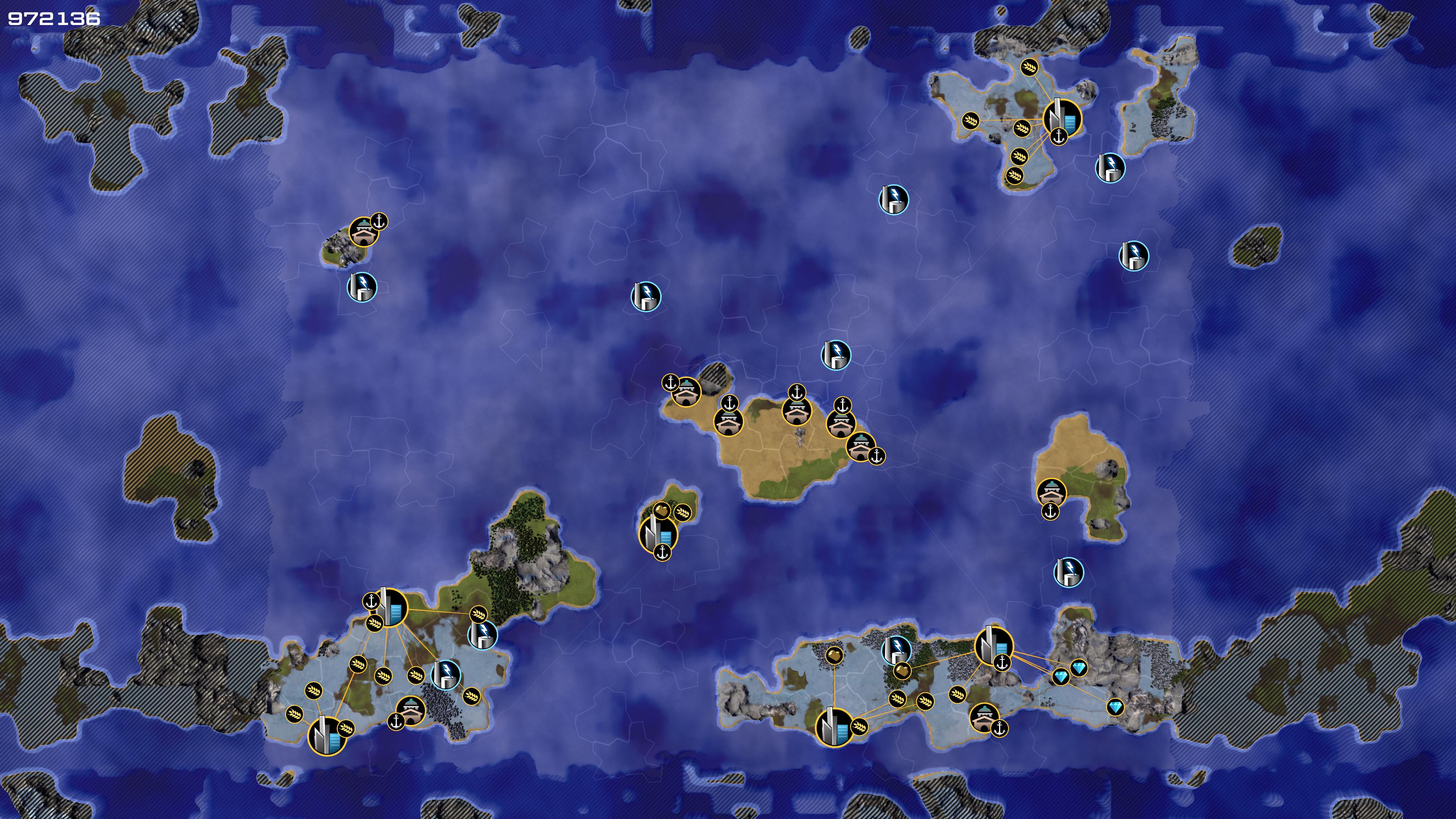Click the diamond marker set apart from the pair
The height and width of the screenshot is (819, 1456).
point(1115,707)
